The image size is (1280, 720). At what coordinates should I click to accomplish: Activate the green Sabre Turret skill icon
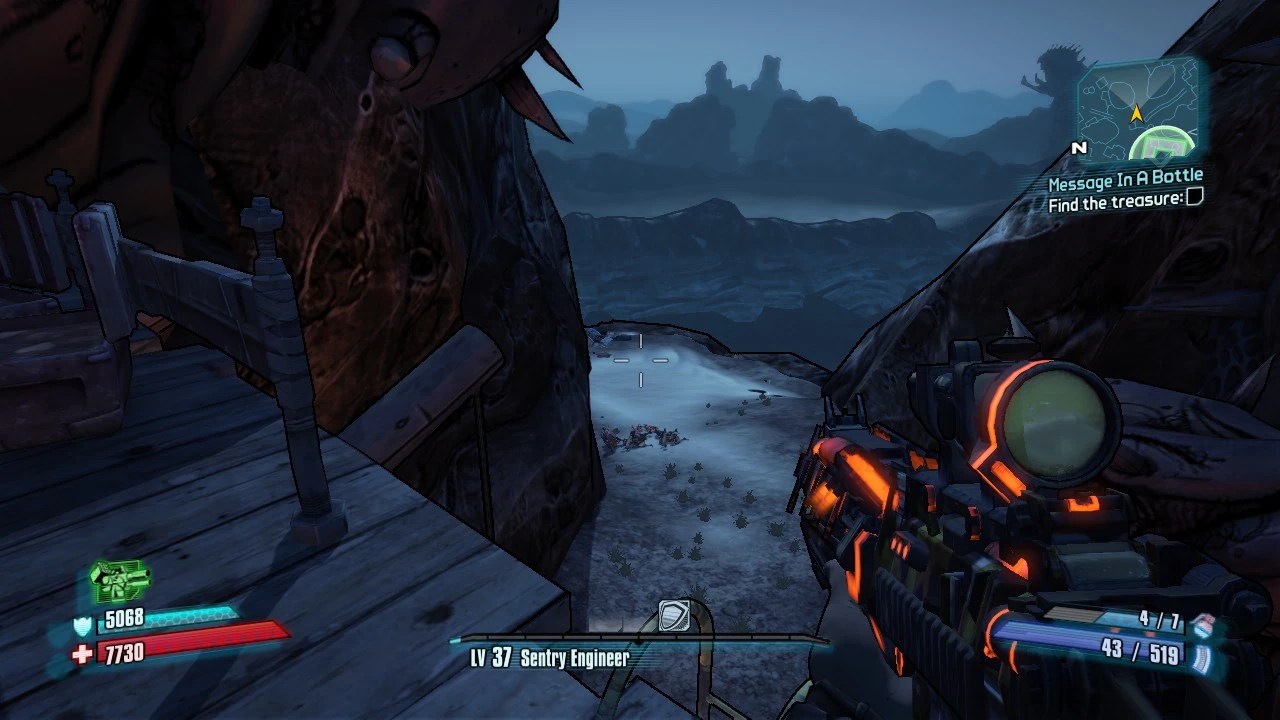coord(119,578)
